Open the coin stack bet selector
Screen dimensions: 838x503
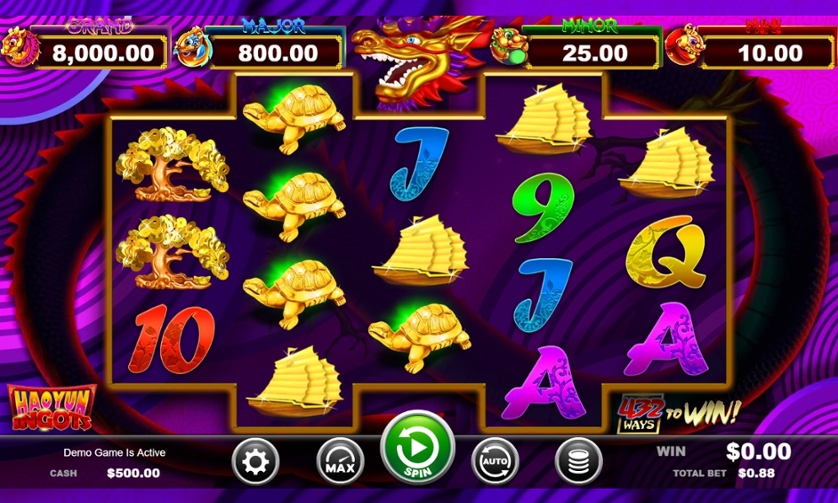pyautogui.click(x=578, y=462)
